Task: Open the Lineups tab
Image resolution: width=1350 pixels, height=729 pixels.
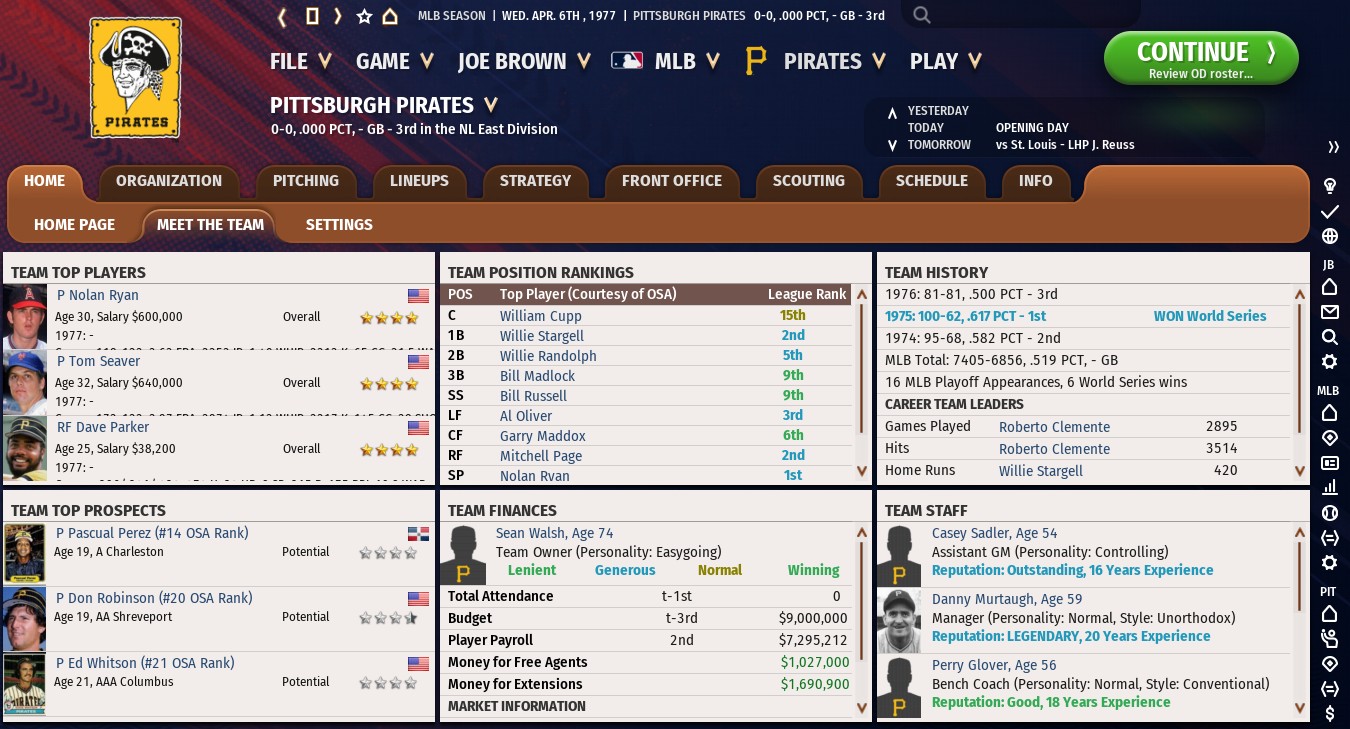Action: click(419, 181)
